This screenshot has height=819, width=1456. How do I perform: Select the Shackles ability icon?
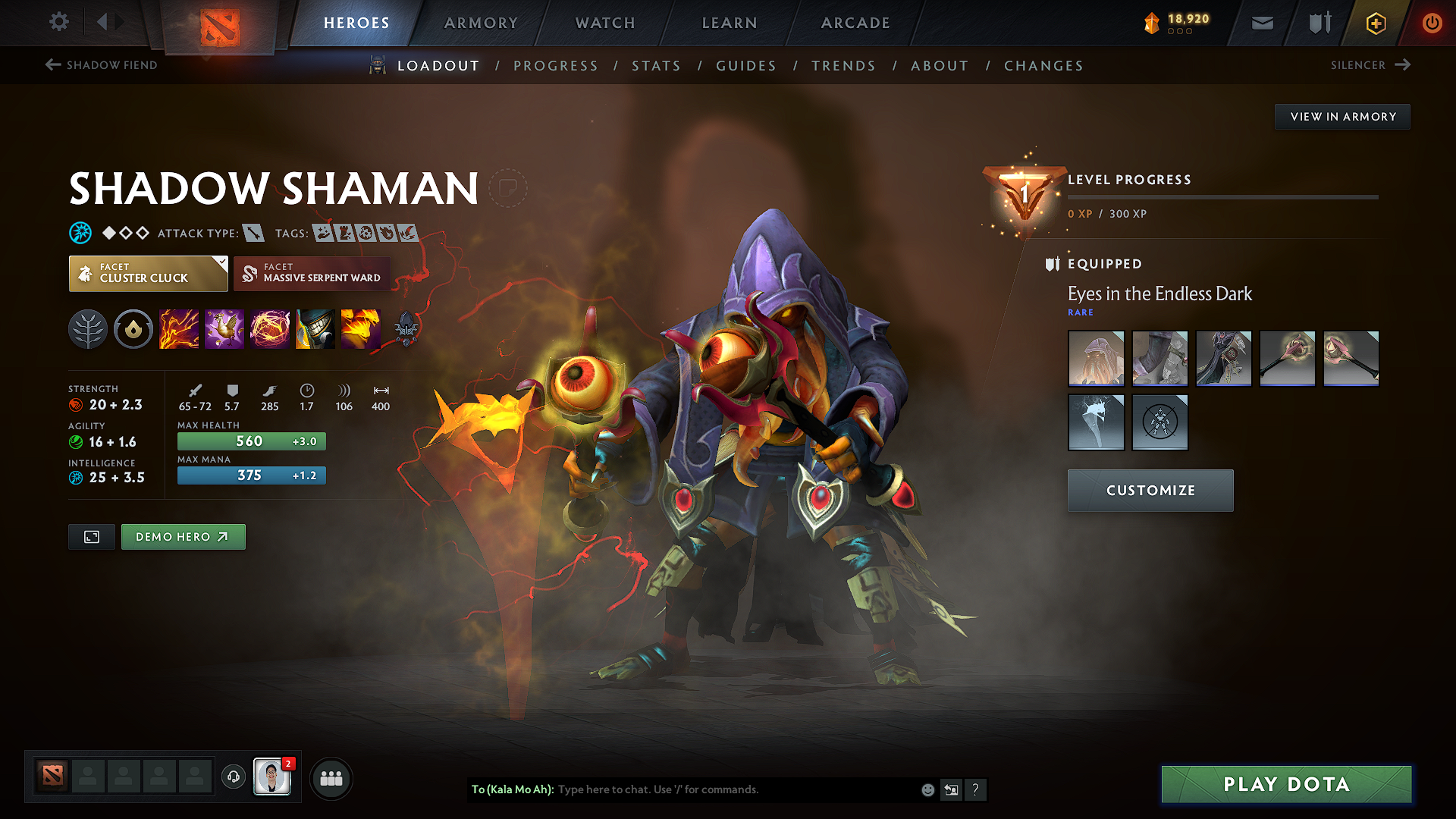(270, 328)
